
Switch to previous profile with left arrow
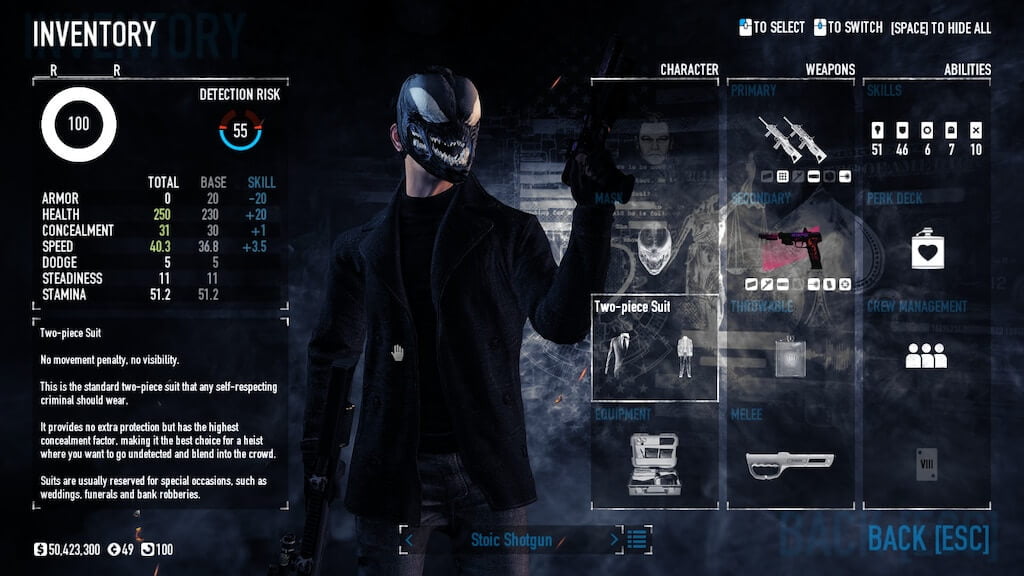pos(408,540)
